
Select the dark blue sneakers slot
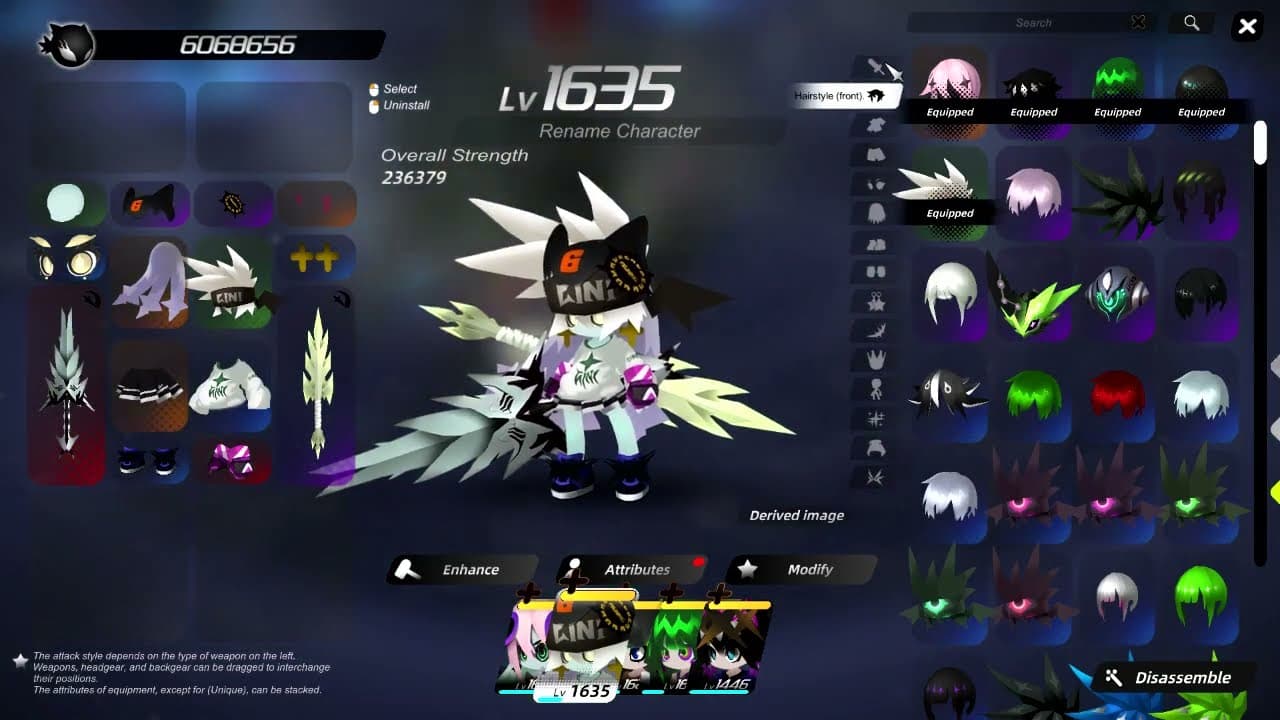pyautogui.click(x=149, y=461)
